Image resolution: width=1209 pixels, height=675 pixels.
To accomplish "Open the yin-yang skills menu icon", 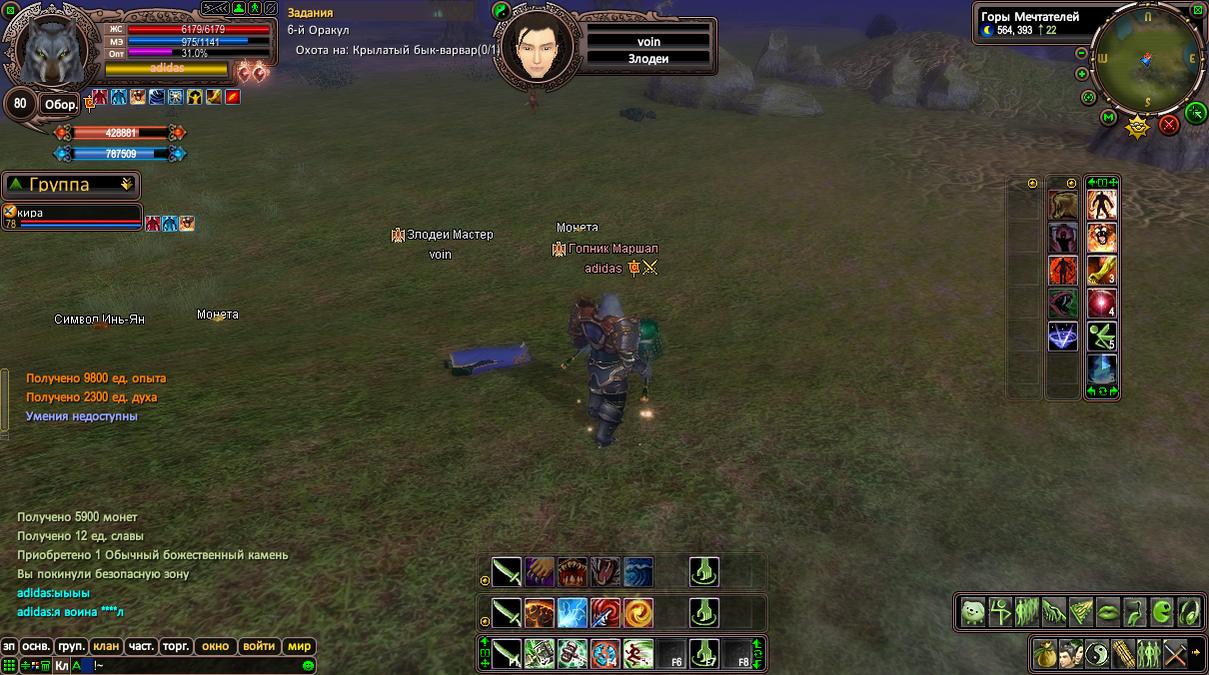I will (x=1097, y=653).
